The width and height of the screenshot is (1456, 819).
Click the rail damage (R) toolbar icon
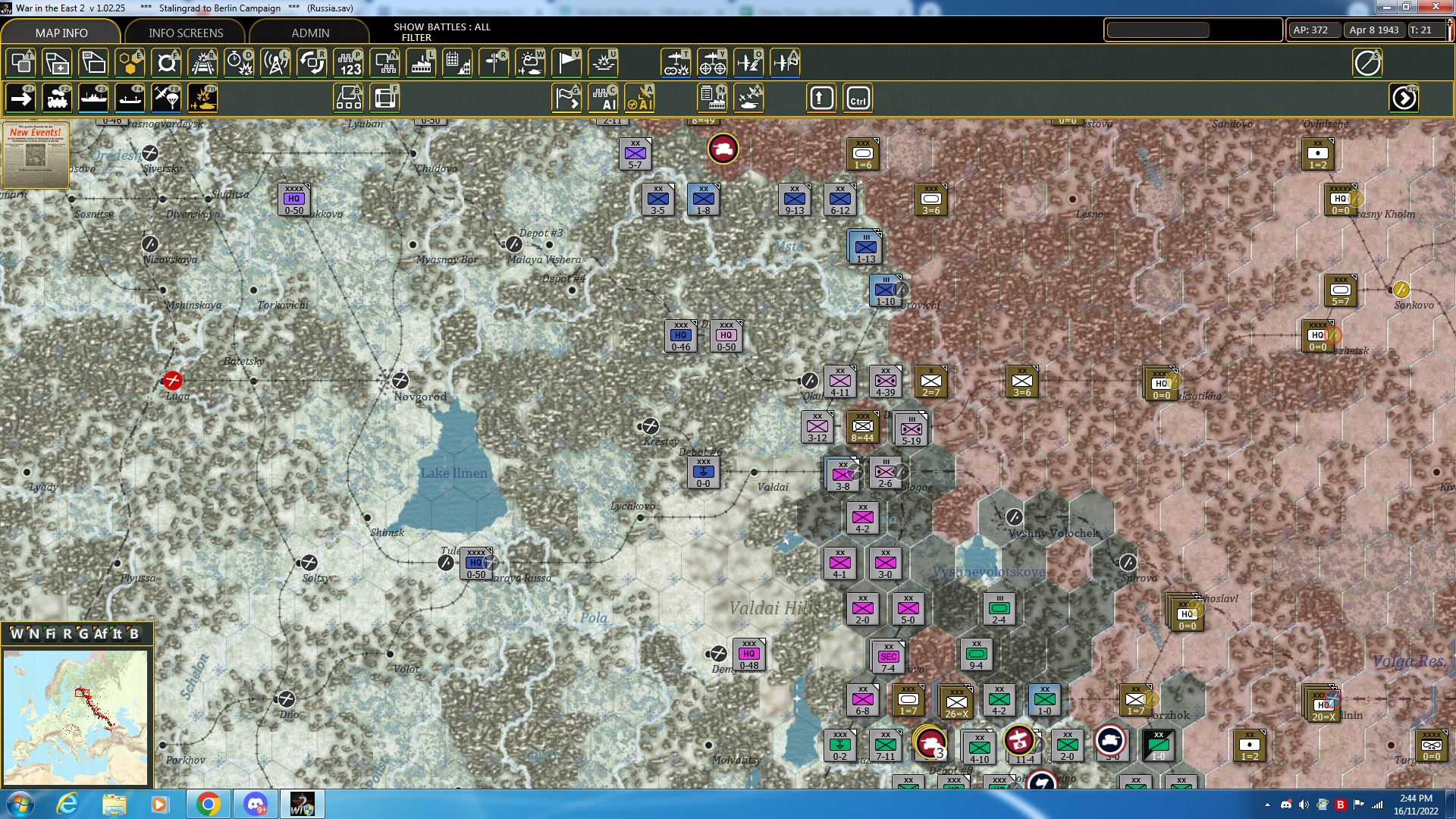pos(202,63)
